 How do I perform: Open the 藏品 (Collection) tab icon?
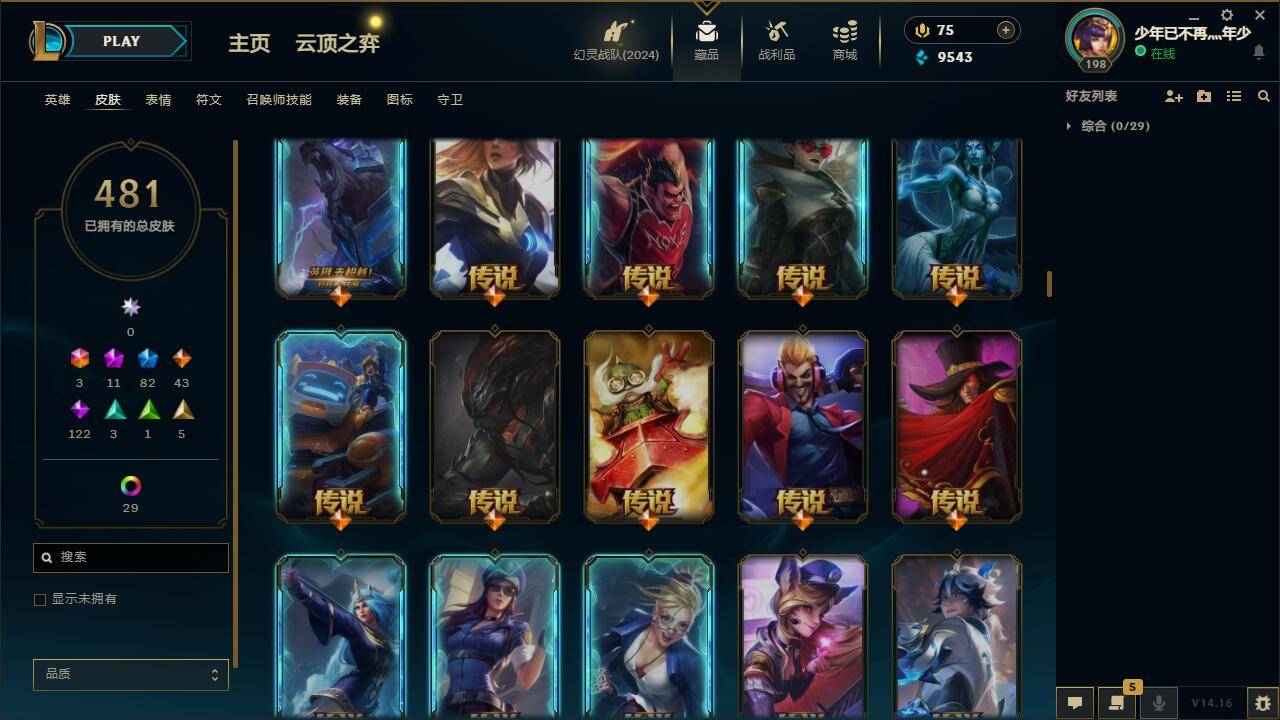click(706, 35)
